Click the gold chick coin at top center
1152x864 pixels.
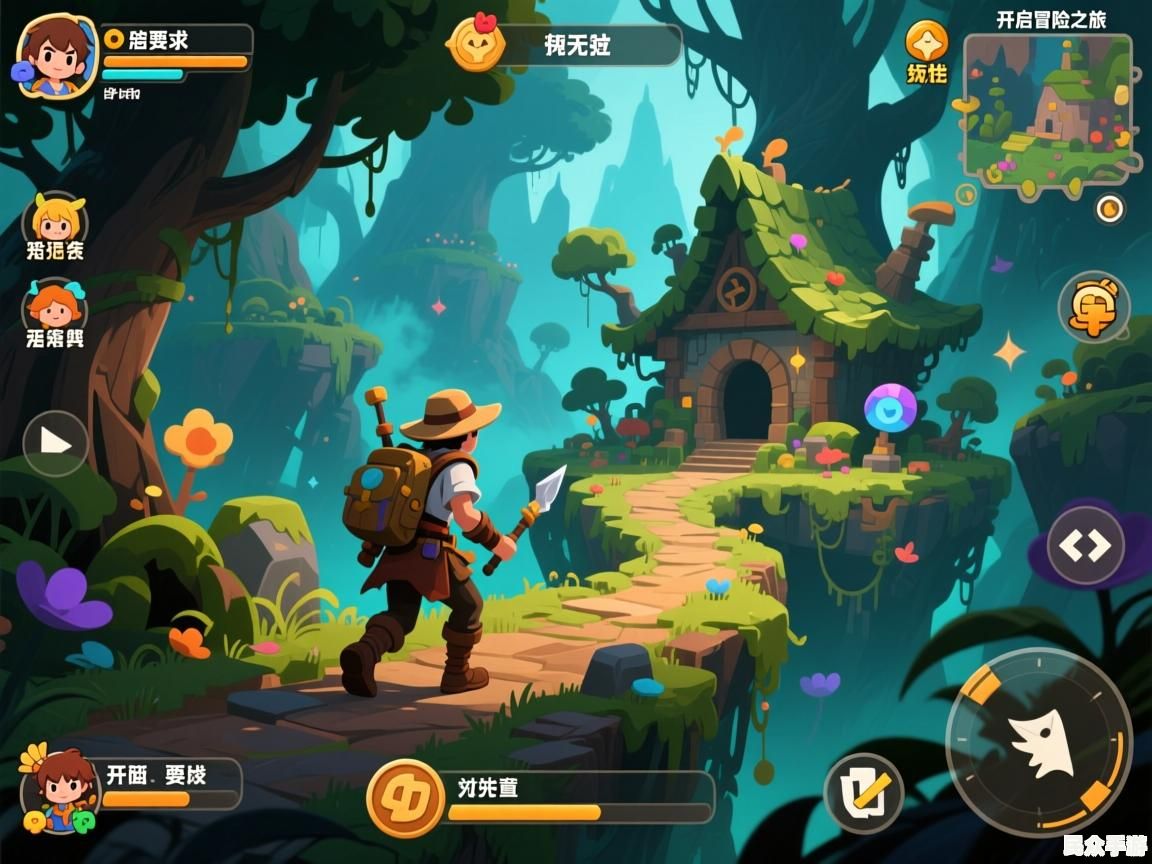[x=476, y=43]
